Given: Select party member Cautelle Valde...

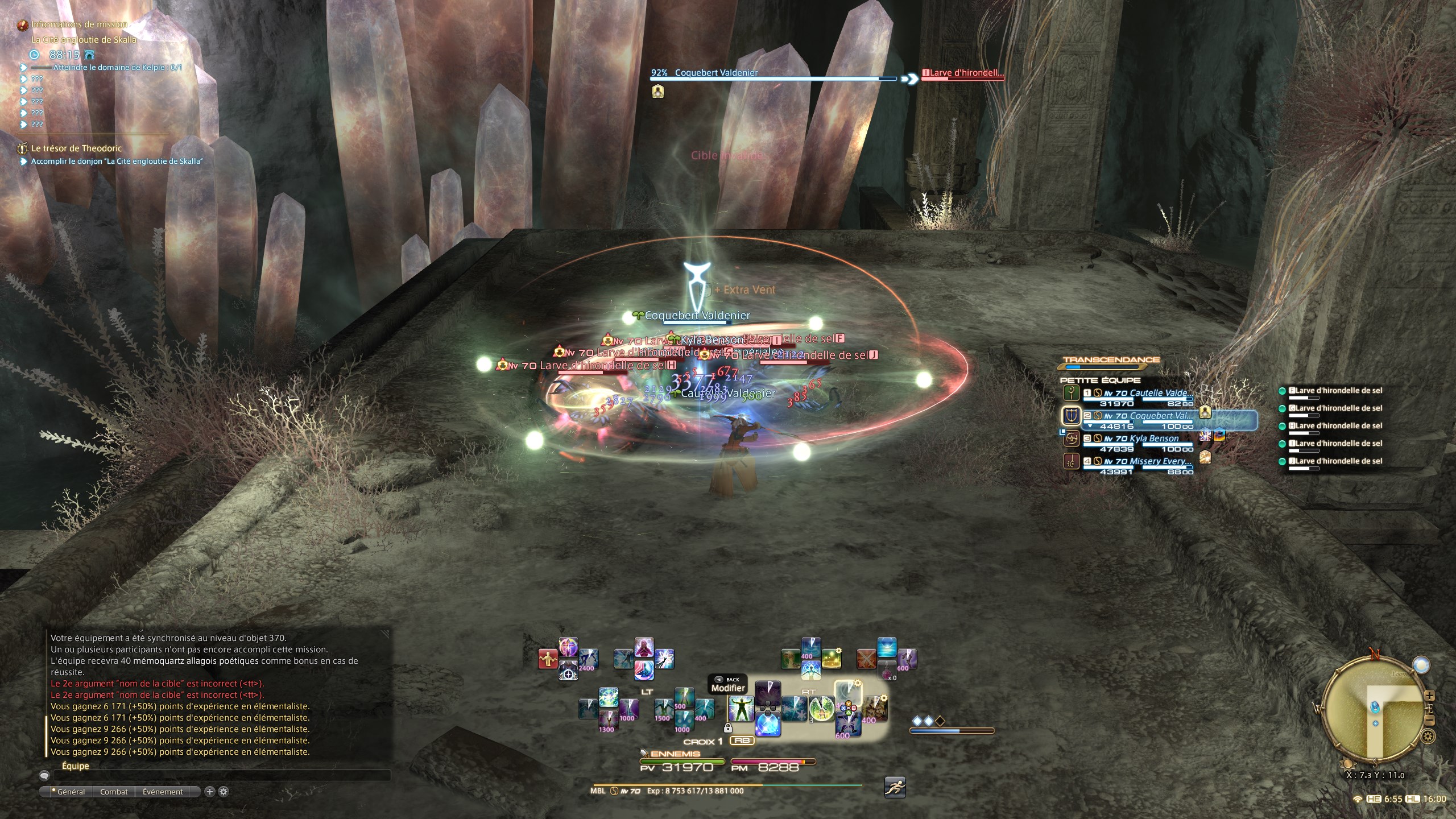Looking at the screenshot, I should coord(1146,394).
